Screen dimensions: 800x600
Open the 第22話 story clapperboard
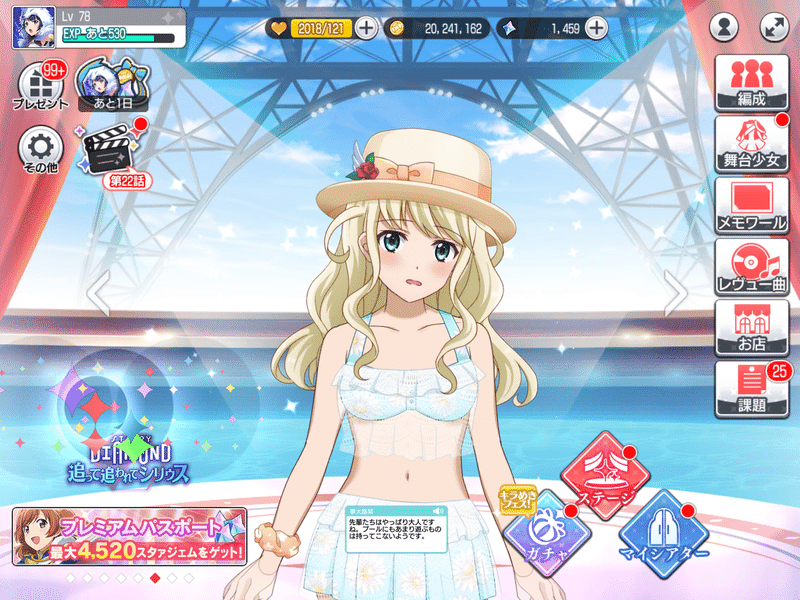[113, 153]
